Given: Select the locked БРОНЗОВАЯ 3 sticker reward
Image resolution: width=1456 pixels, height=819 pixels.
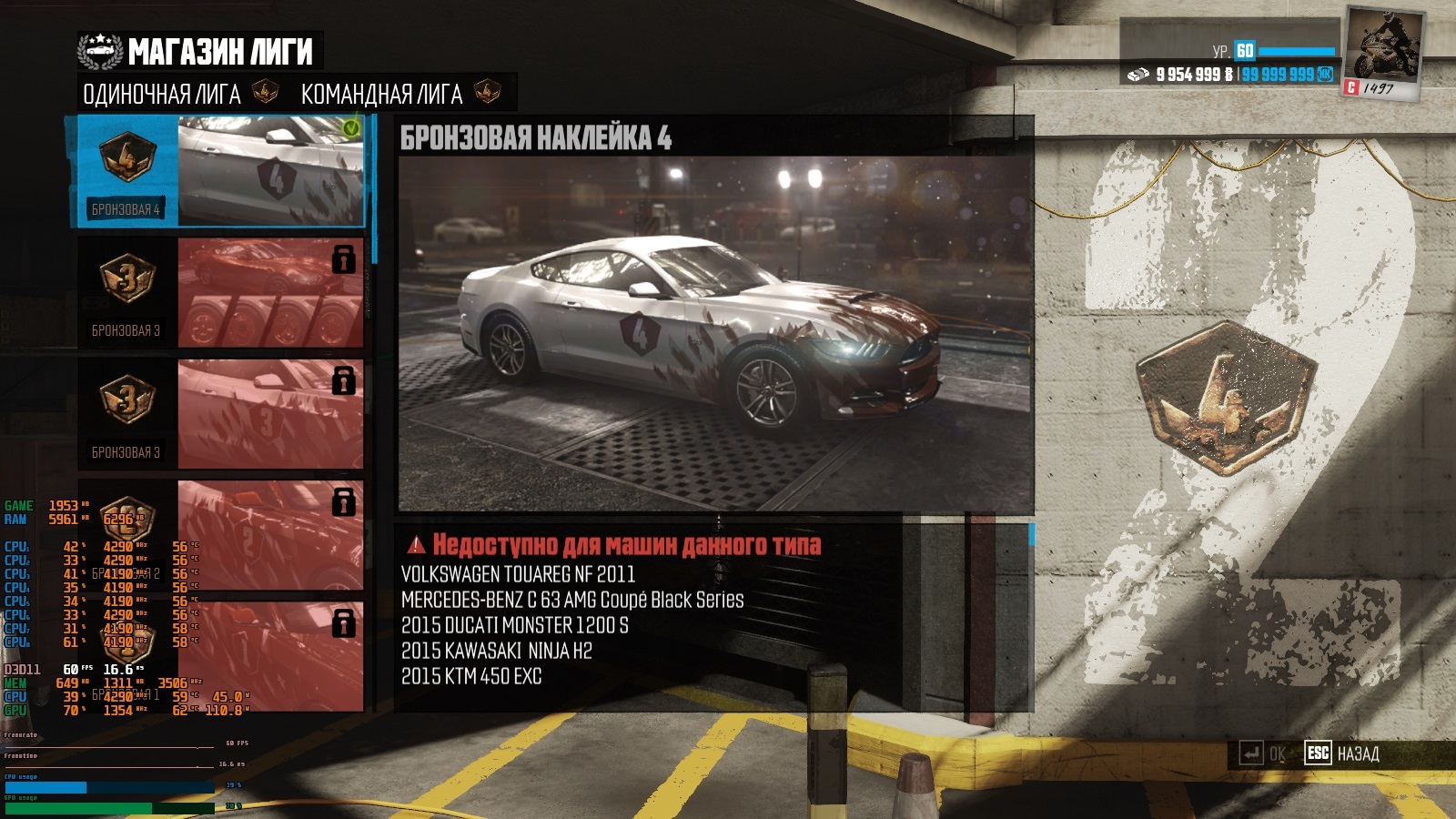Looking at the screenshot, I should [220, 413].
